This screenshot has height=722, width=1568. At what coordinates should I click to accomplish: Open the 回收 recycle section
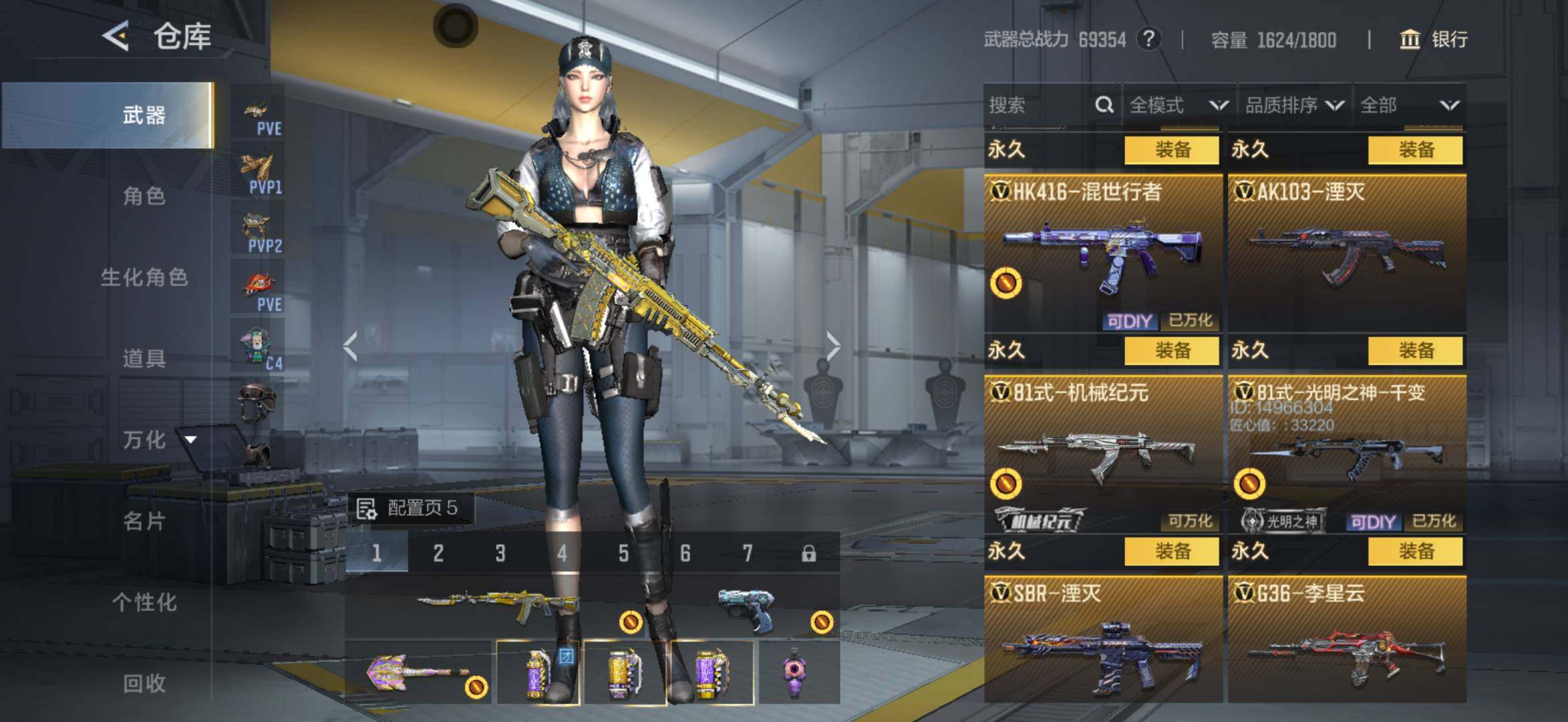143,683
